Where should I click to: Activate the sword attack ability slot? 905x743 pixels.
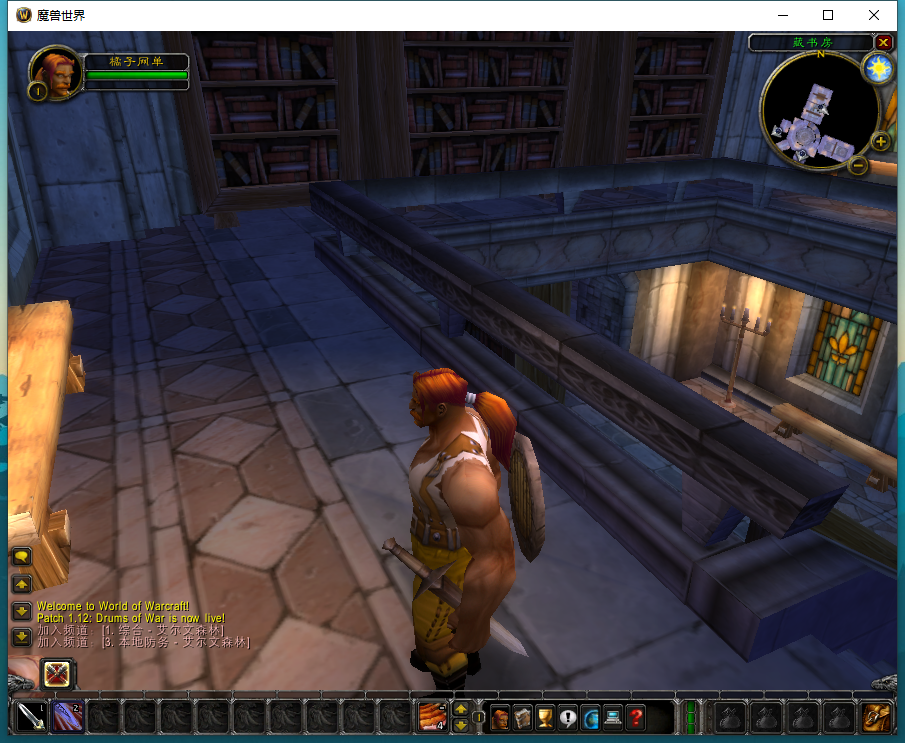tap(31, 717)
